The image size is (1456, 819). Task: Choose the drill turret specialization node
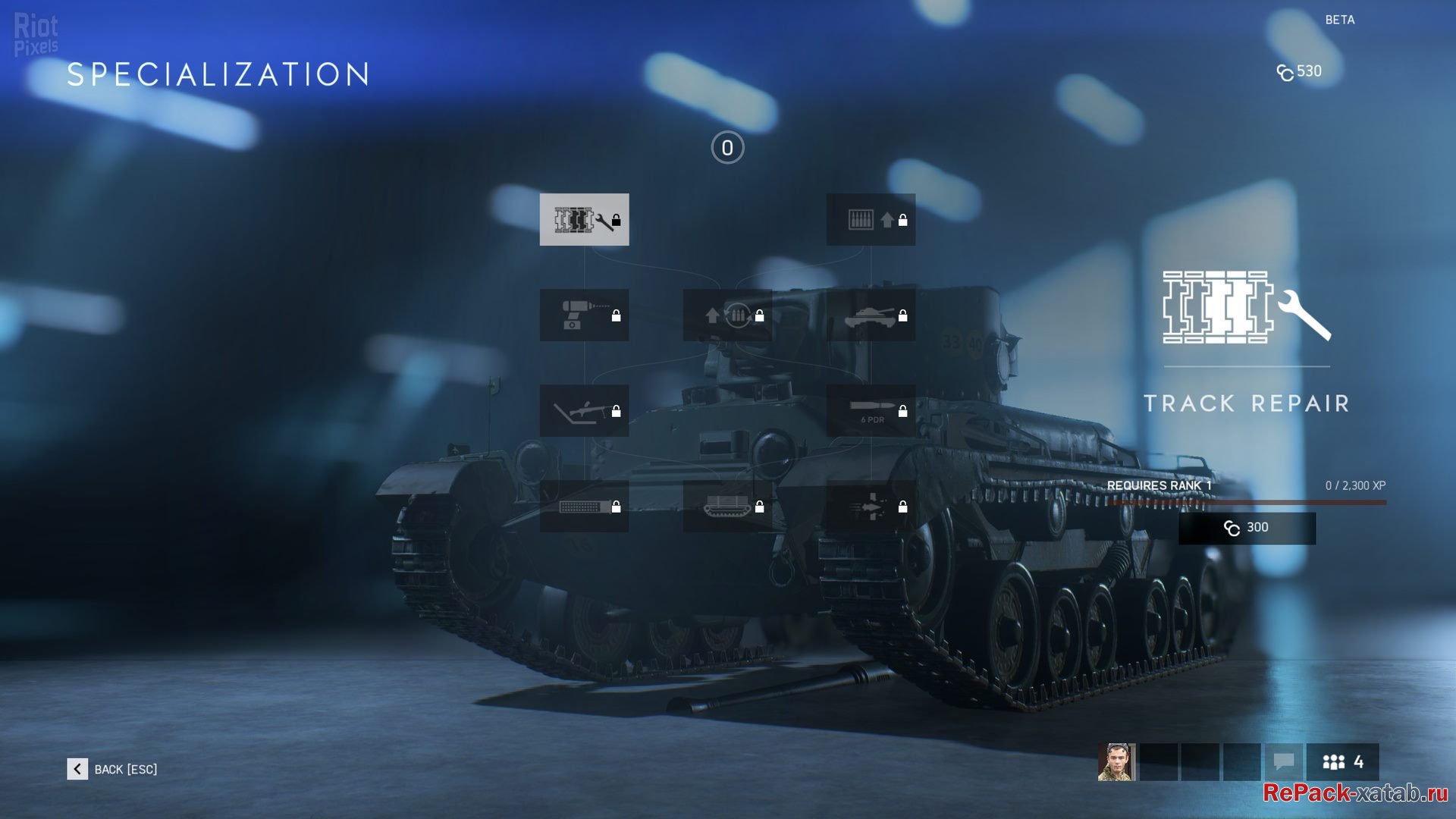click(584, 315)
